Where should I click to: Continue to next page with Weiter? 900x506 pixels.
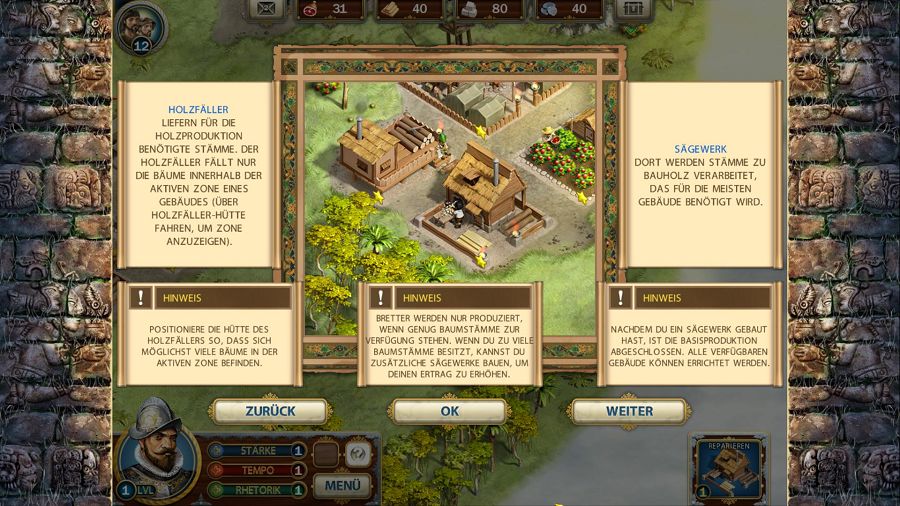629,411
